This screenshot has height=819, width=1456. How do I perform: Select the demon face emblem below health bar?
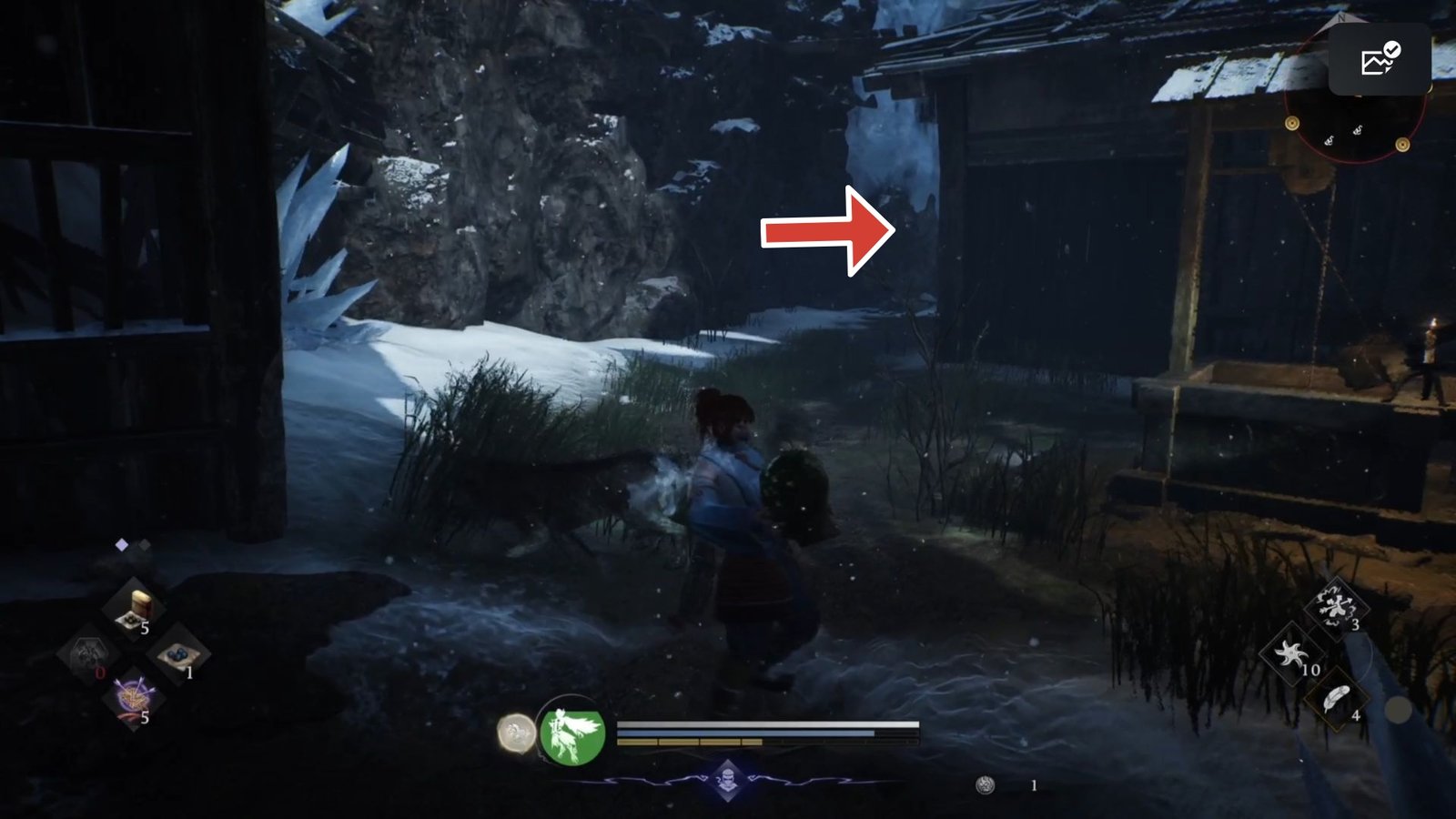click(x=727, y=780)
